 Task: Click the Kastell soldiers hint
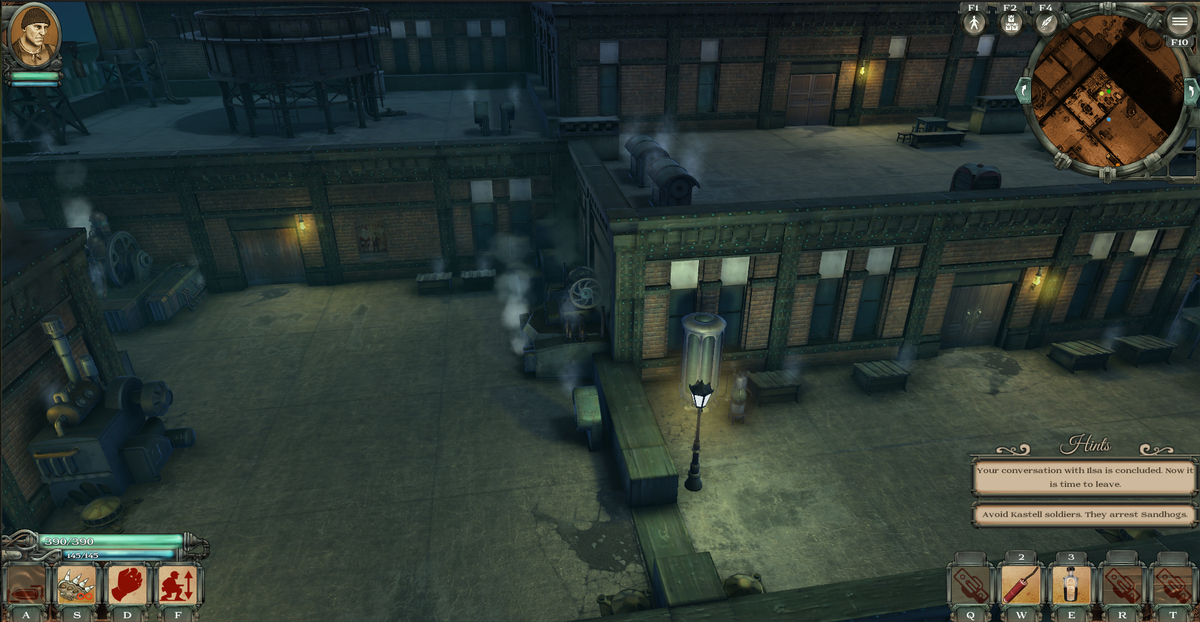pos(1084,515)
